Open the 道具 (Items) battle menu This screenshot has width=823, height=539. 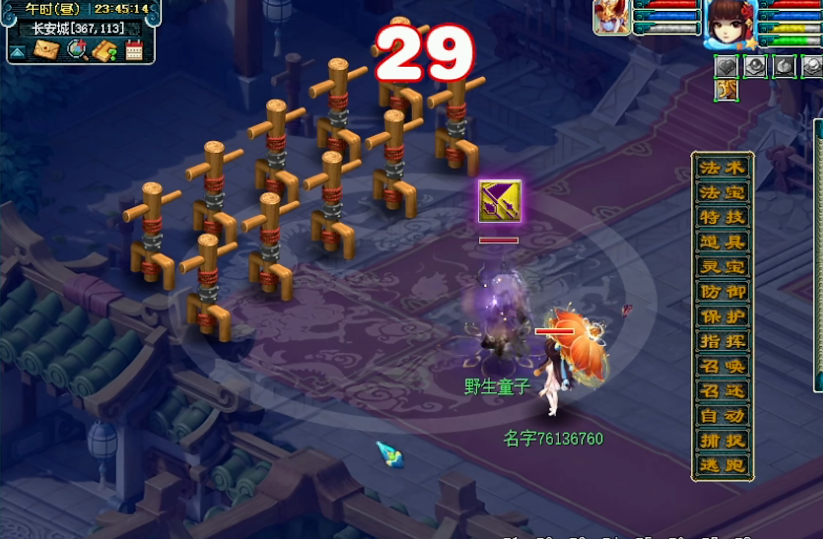[722, 242]
